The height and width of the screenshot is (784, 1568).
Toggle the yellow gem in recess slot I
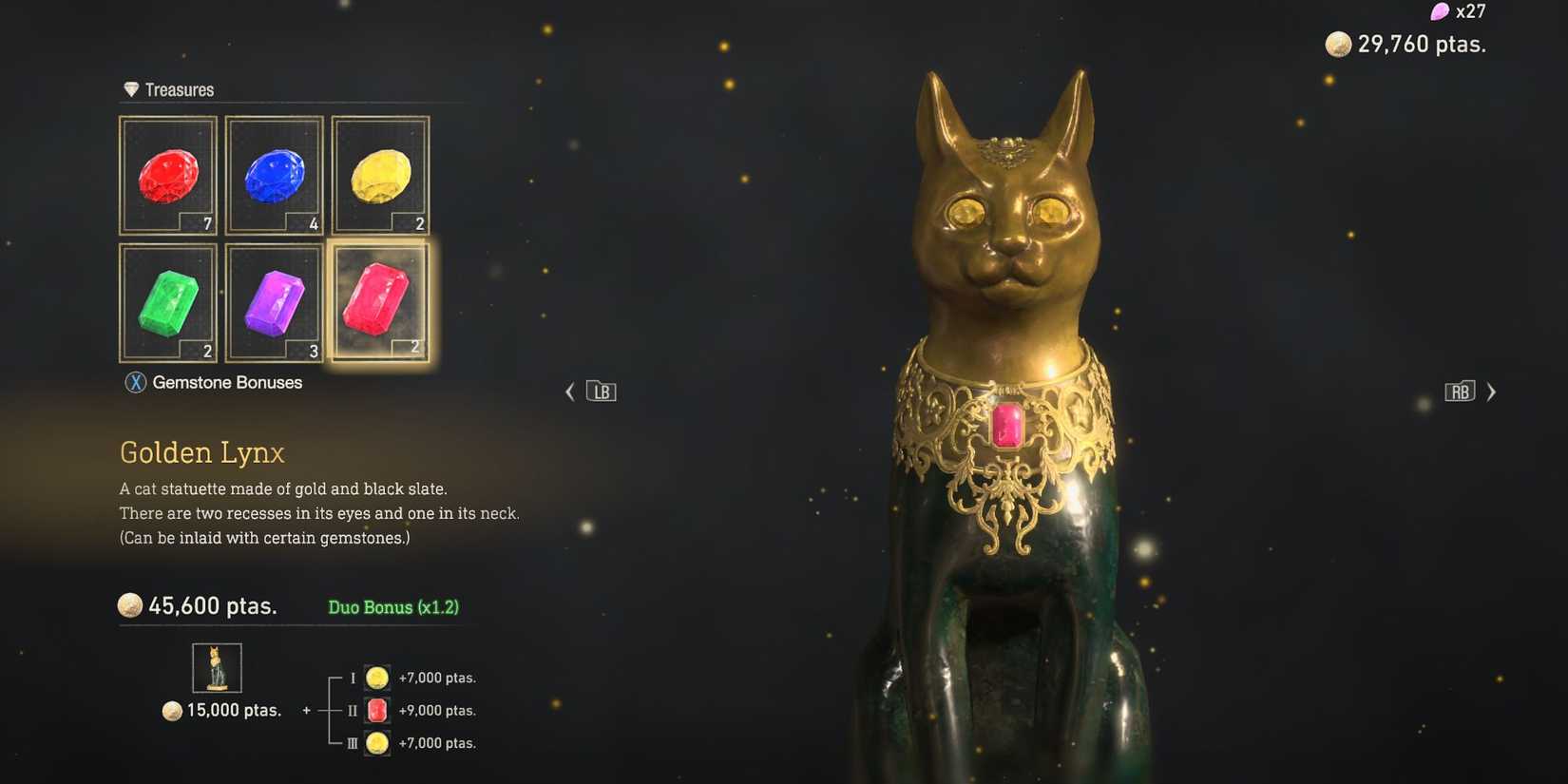tap(377, 678)
